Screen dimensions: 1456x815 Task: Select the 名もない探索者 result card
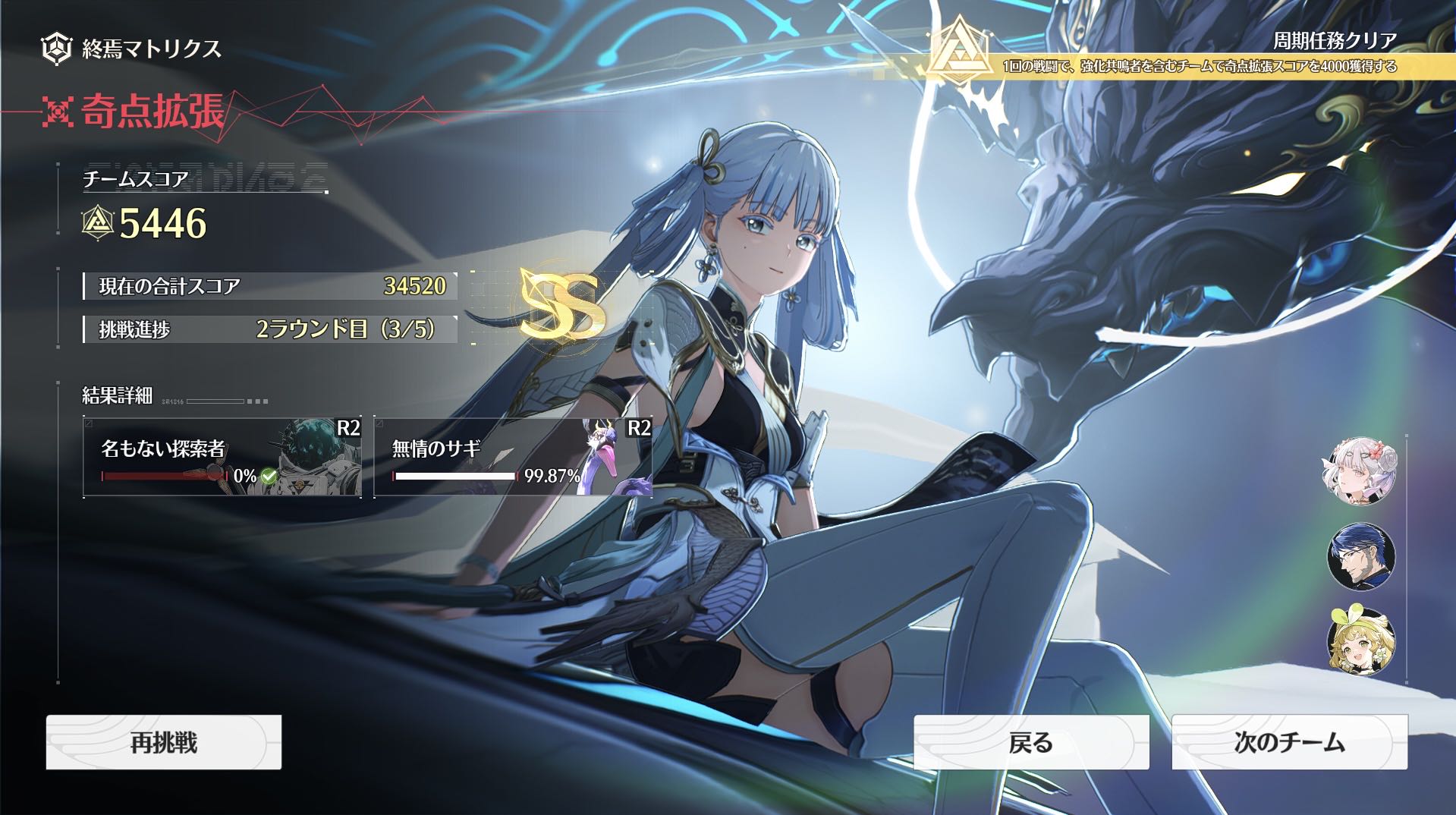pos(222,457)
